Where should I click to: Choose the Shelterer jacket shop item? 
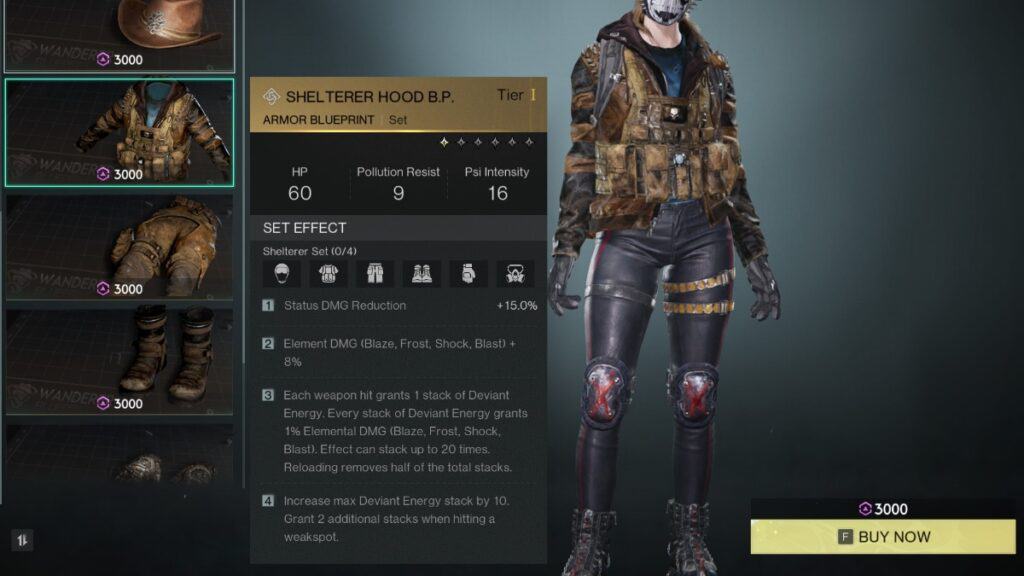tap(120, 132)
